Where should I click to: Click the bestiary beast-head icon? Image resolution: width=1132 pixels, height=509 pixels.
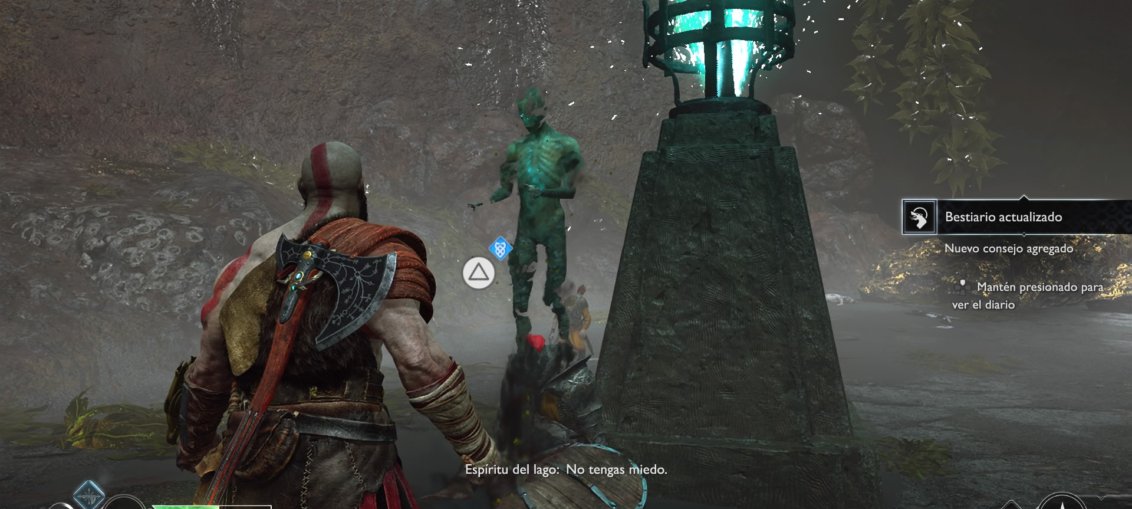(918, 217)
